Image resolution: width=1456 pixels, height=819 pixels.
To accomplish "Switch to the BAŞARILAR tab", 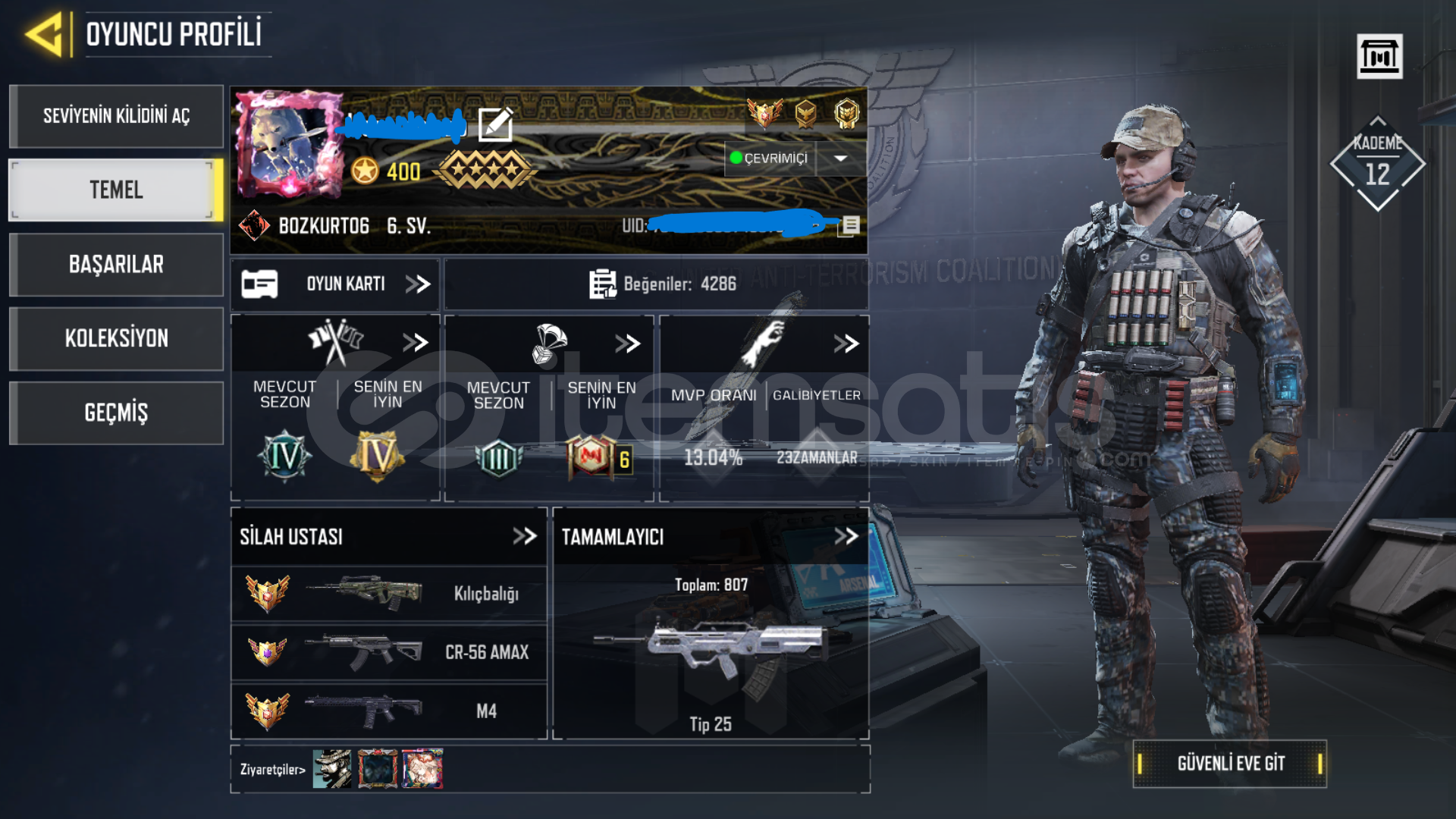I will click(116, 265).
